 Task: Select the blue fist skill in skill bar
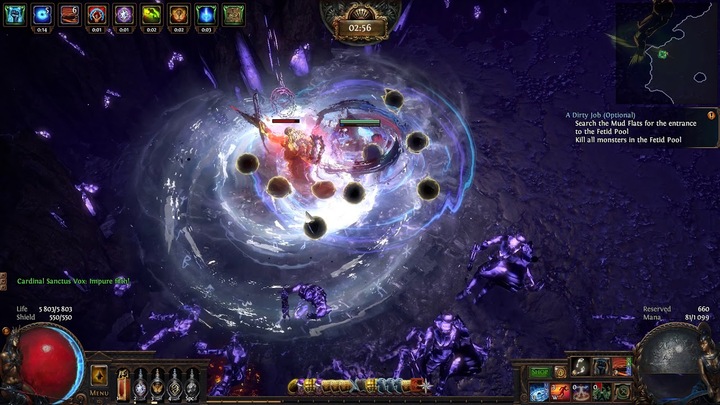(x=601, y=367)
